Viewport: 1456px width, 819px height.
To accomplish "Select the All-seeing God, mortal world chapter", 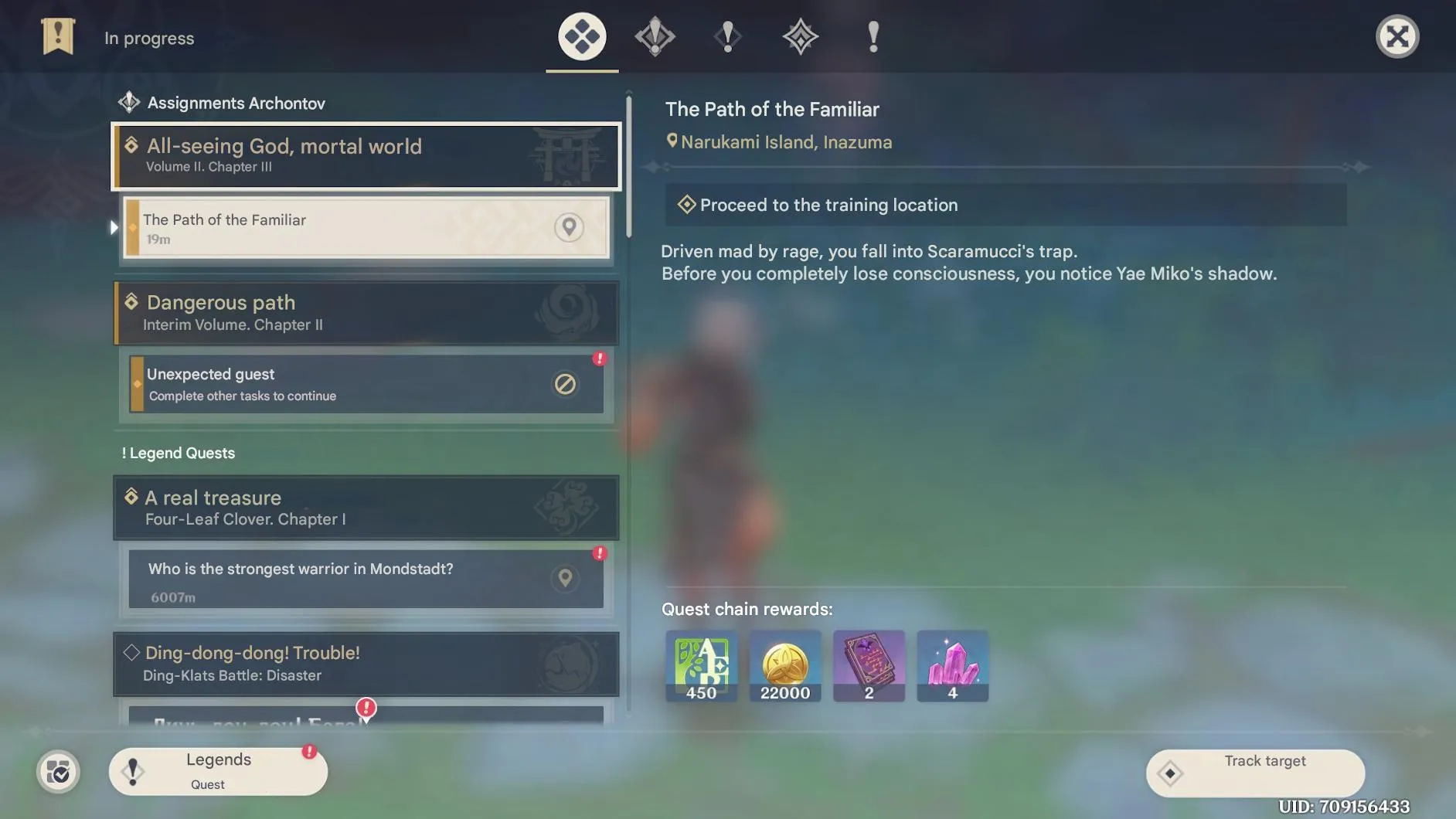I will point(366,155).
